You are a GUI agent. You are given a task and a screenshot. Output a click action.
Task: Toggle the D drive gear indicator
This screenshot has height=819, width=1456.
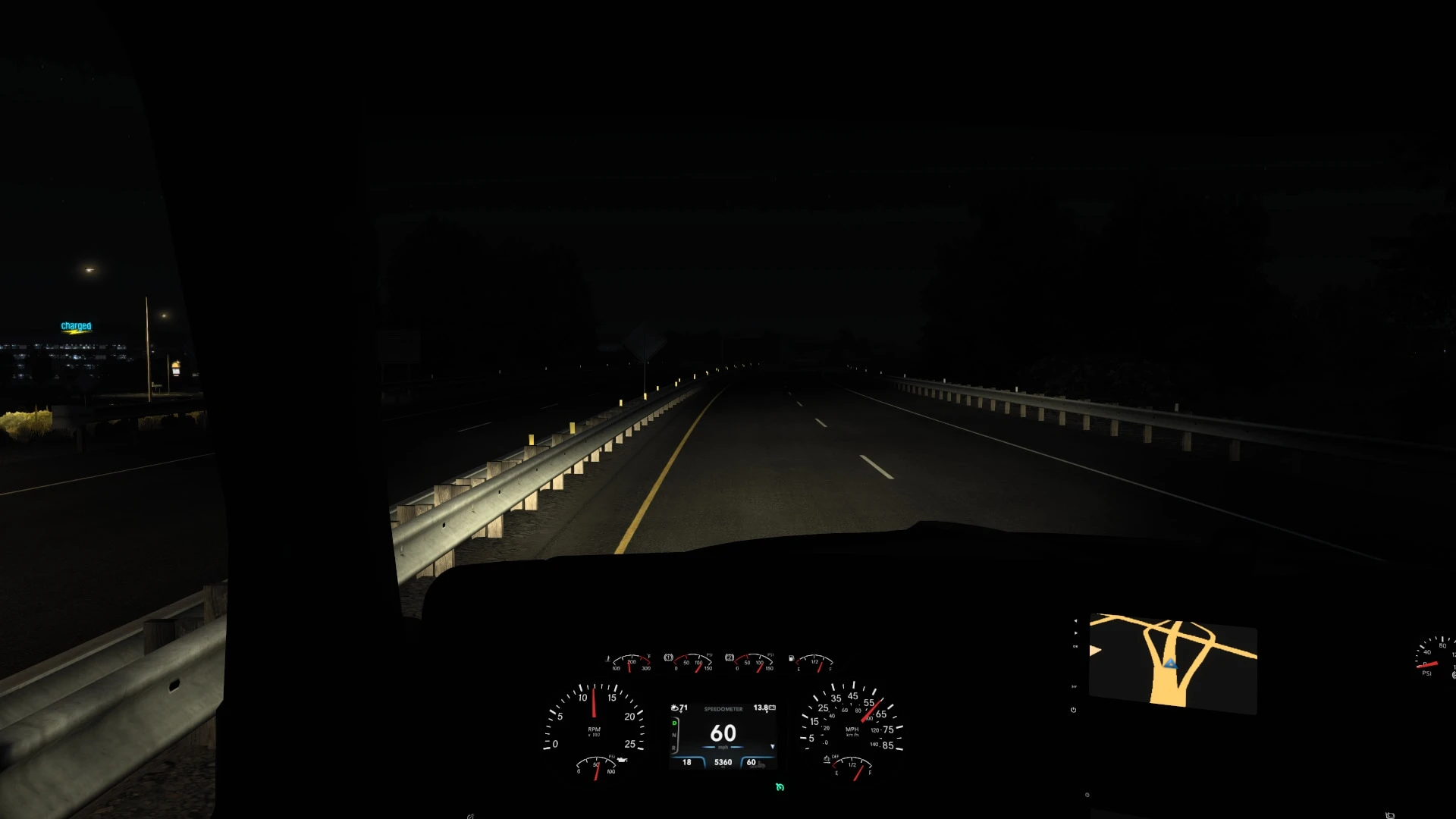coord(674,723)
